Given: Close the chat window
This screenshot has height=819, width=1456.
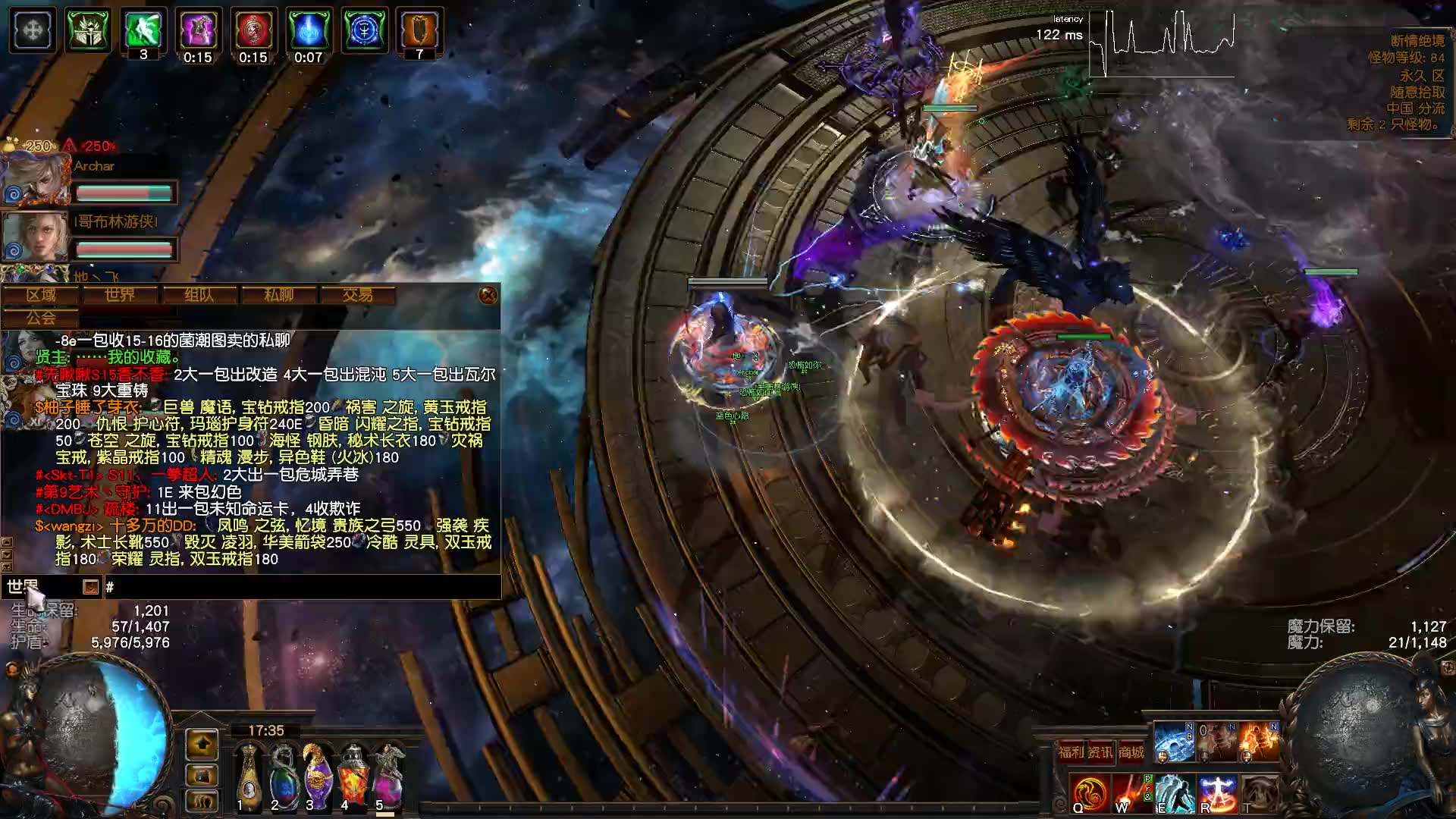Looking at the screenshot, I should point(488,295).
